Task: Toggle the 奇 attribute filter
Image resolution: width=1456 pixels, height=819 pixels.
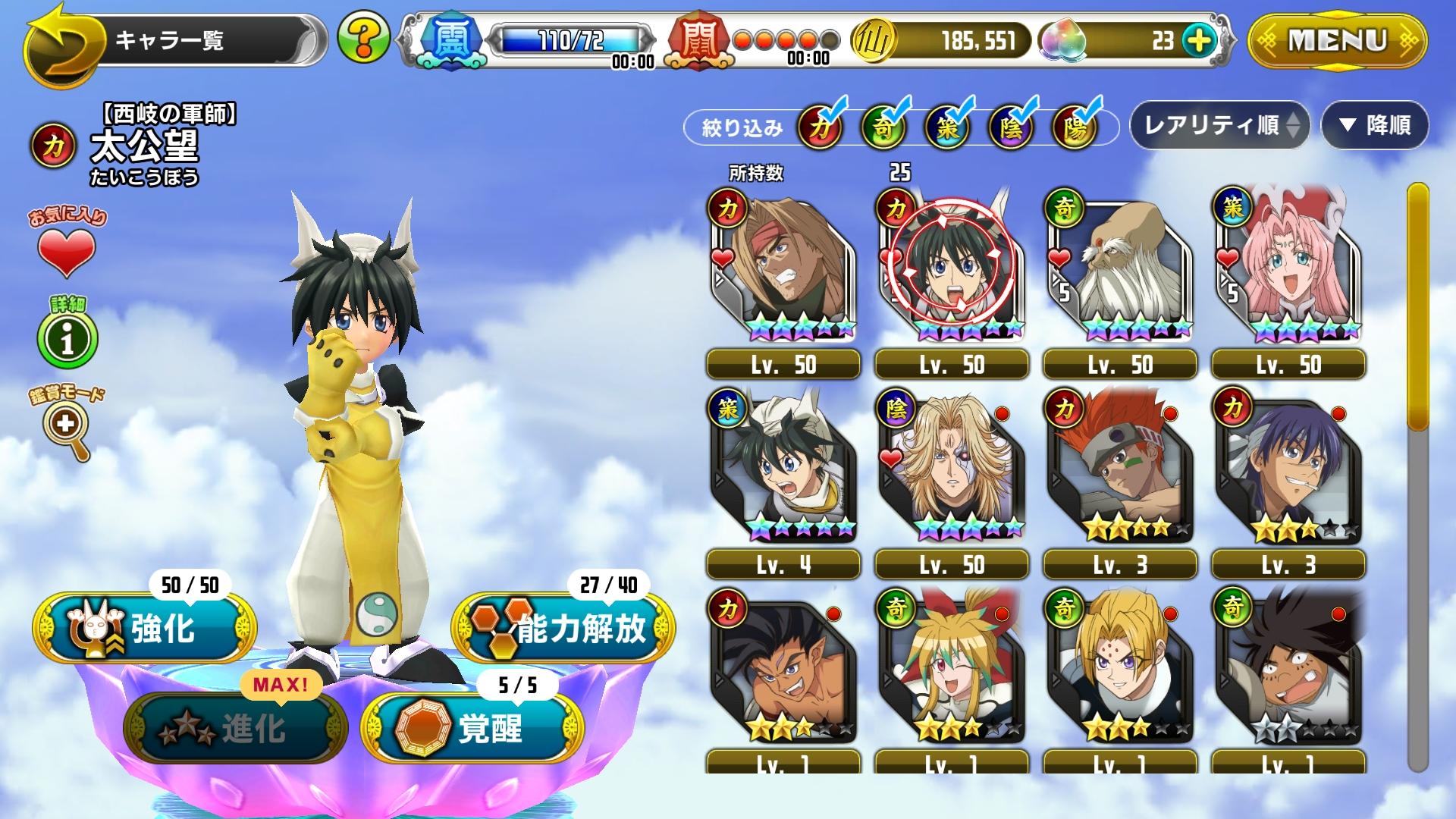Action: pos(883,127)
